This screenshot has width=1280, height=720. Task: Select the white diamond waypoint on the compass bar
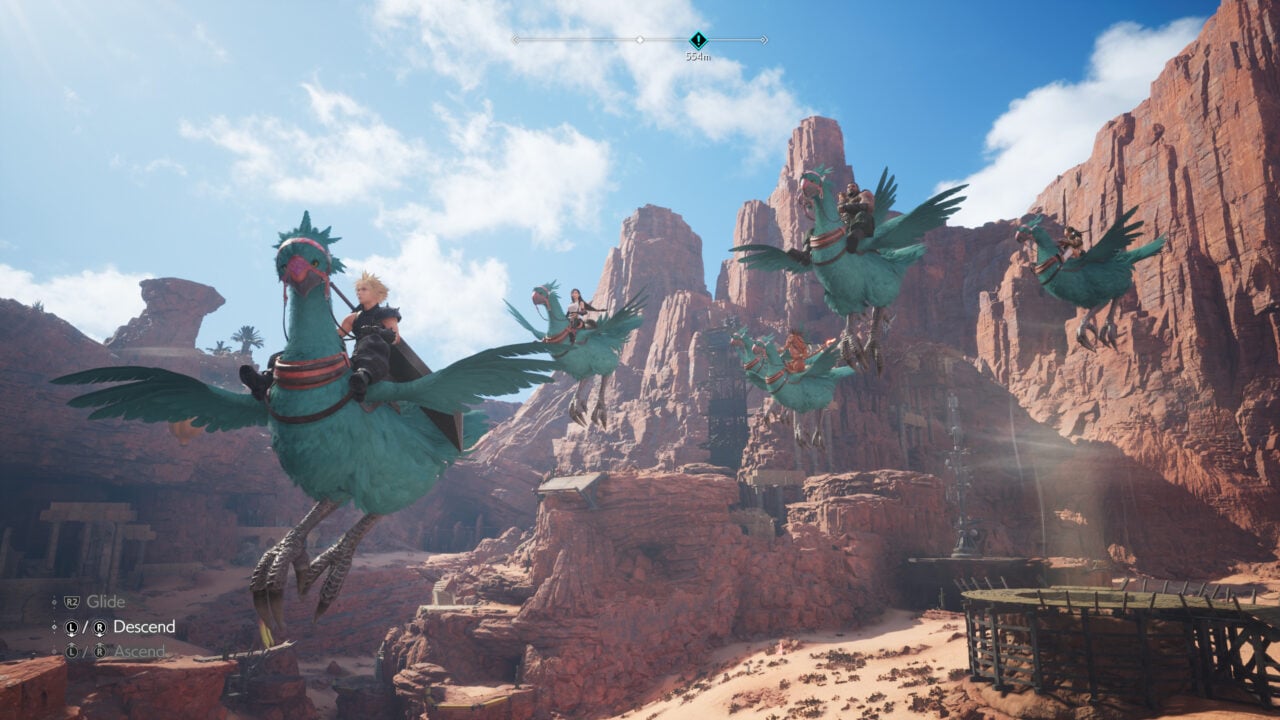click(640, 39)
